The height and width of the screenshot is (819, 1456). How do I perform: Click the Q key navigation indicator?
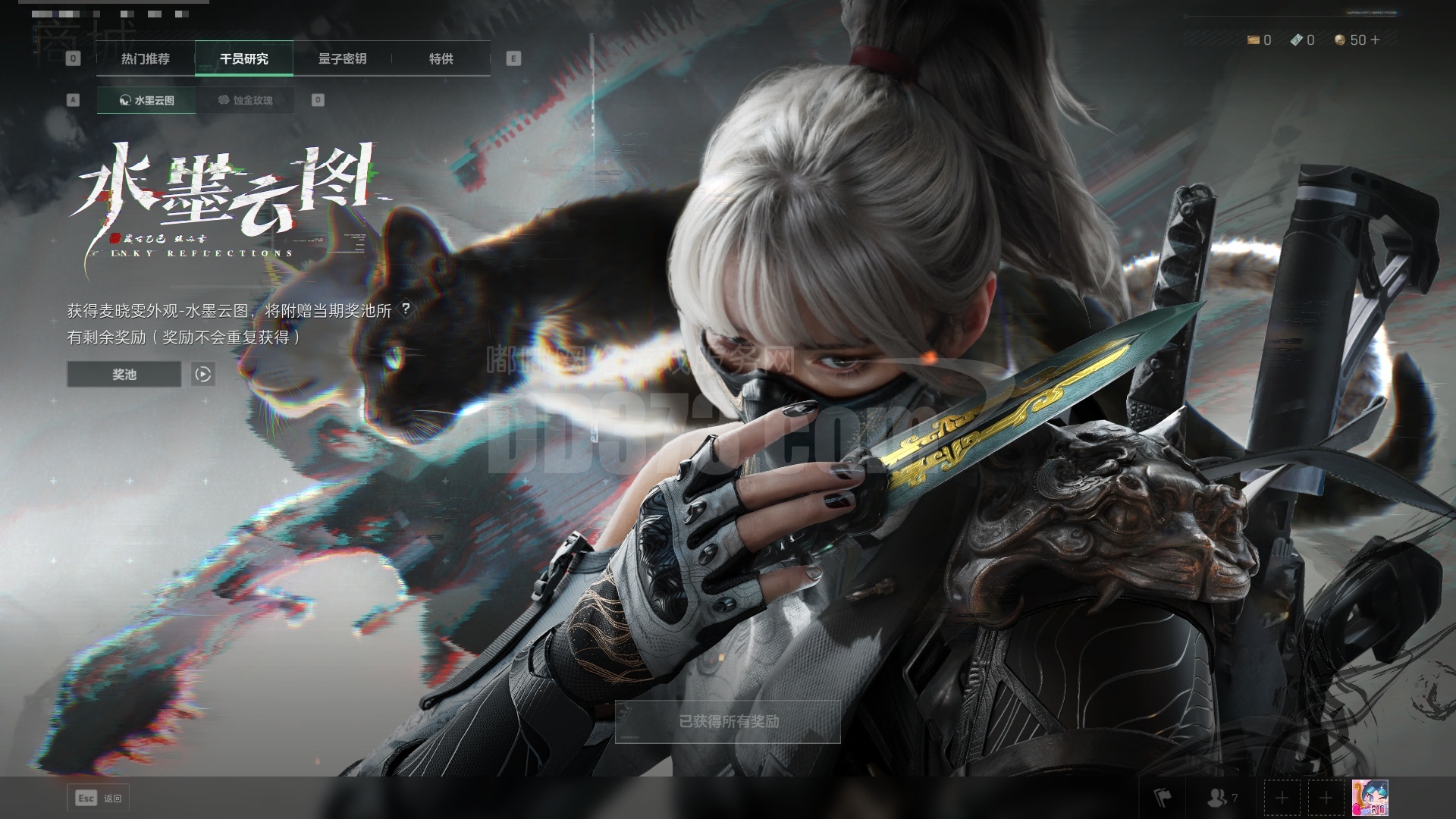tap(73, 58)
